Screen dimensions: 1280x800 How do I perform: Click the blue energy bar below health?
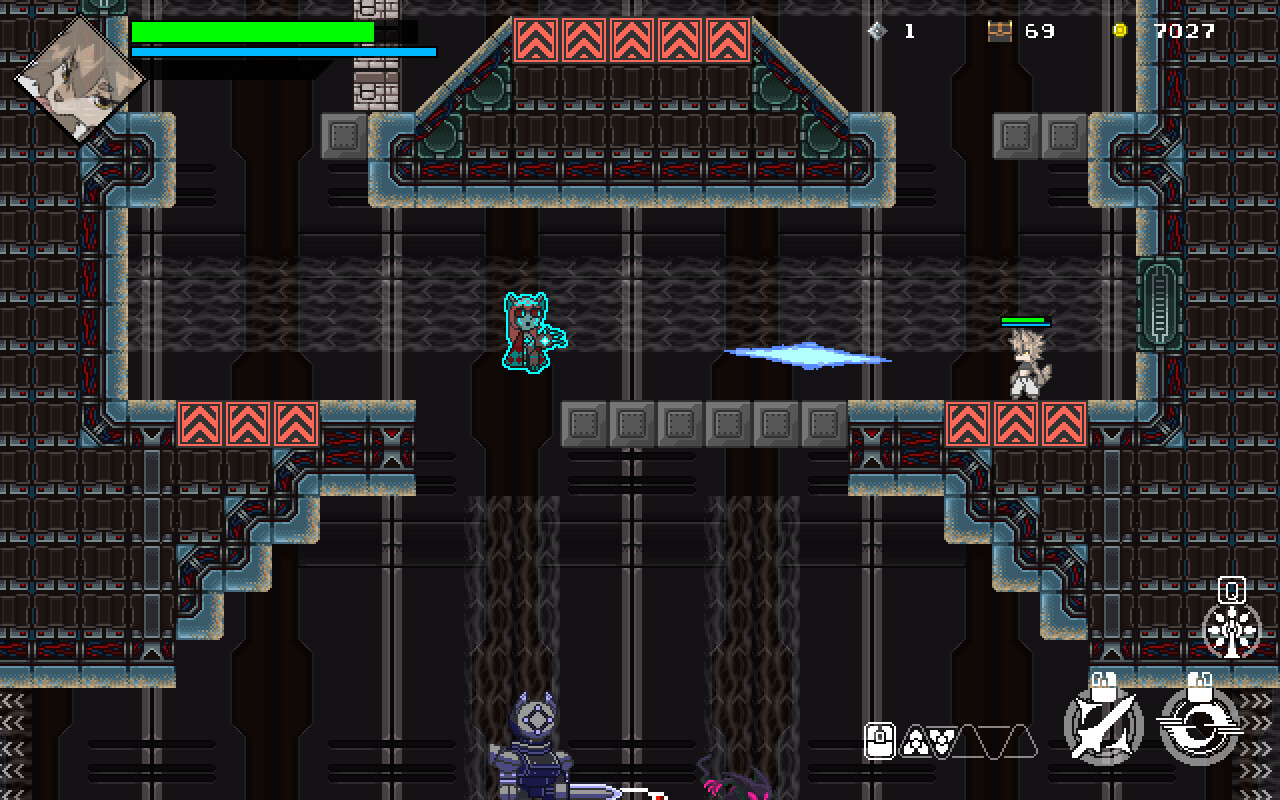click(x=283, y=49)
